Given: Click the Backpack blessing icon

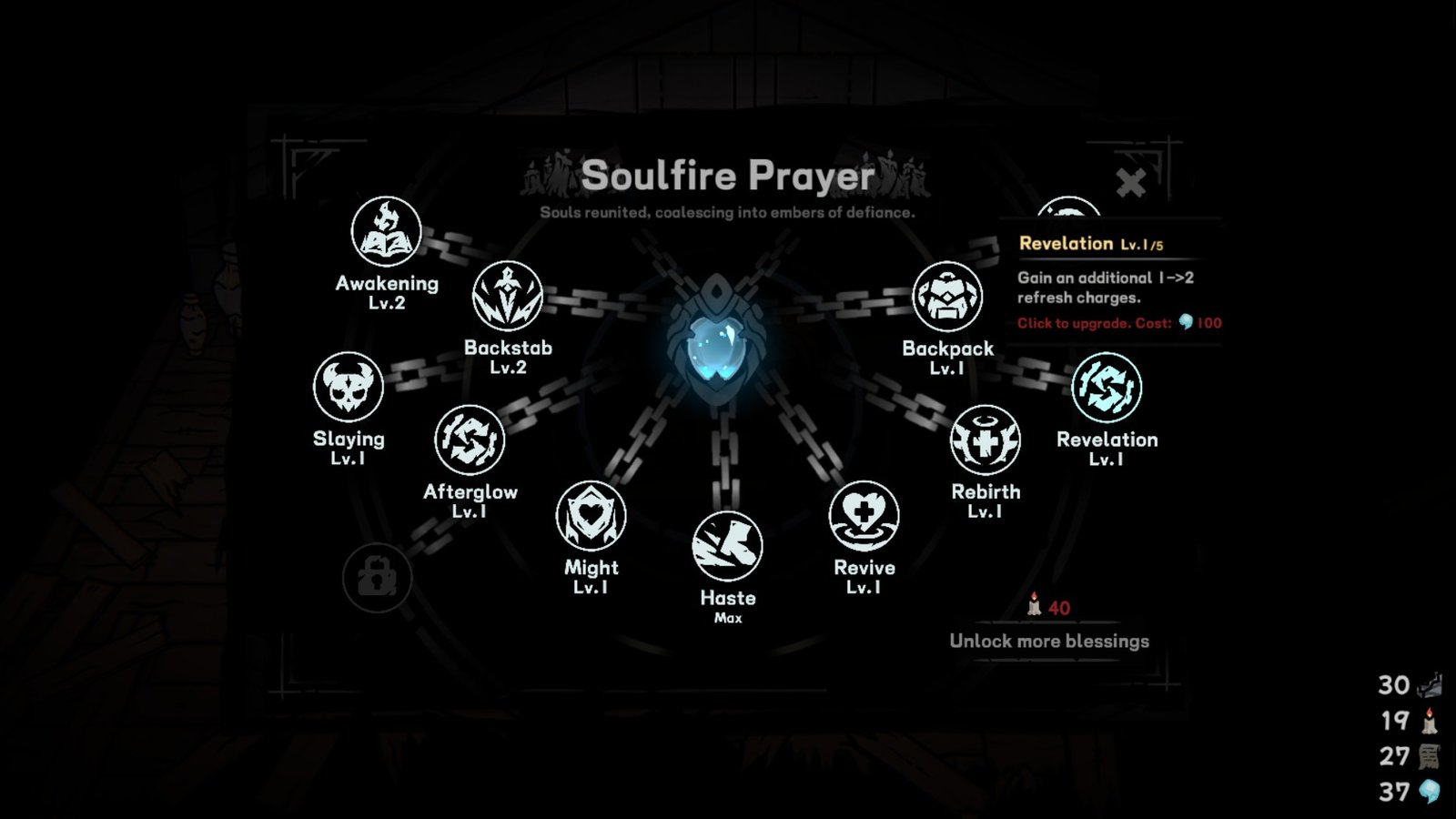Looking at the screenshot, I should pos(946,298).
